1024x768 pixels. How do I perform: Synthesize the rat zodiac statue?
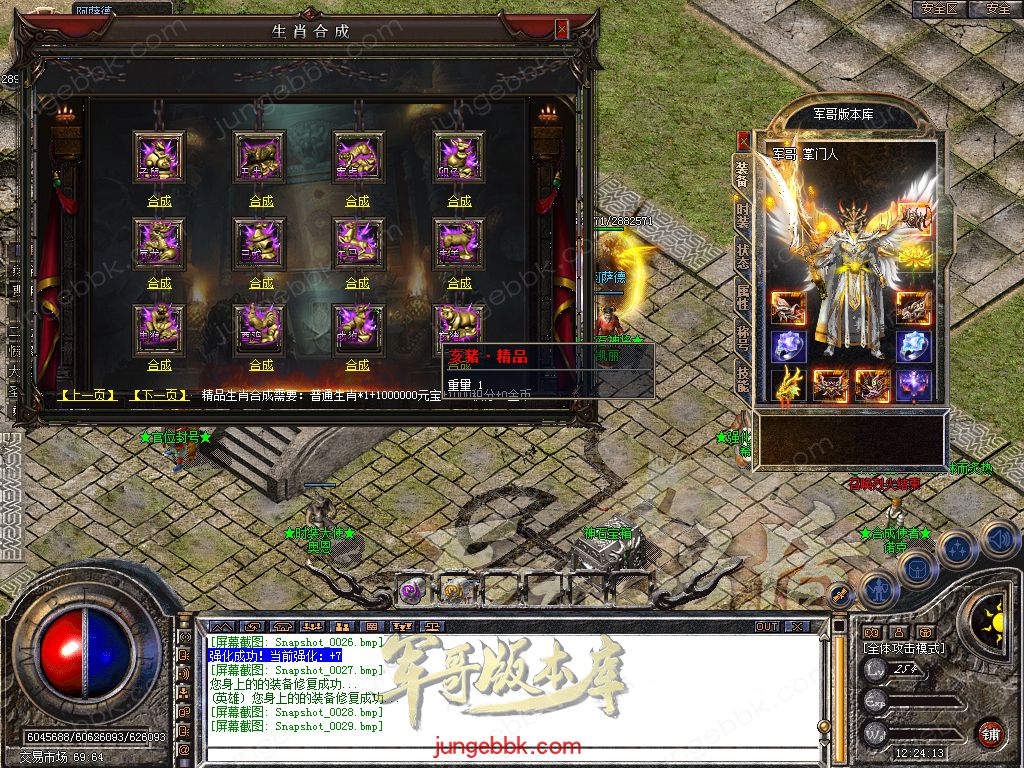[159, 201]
